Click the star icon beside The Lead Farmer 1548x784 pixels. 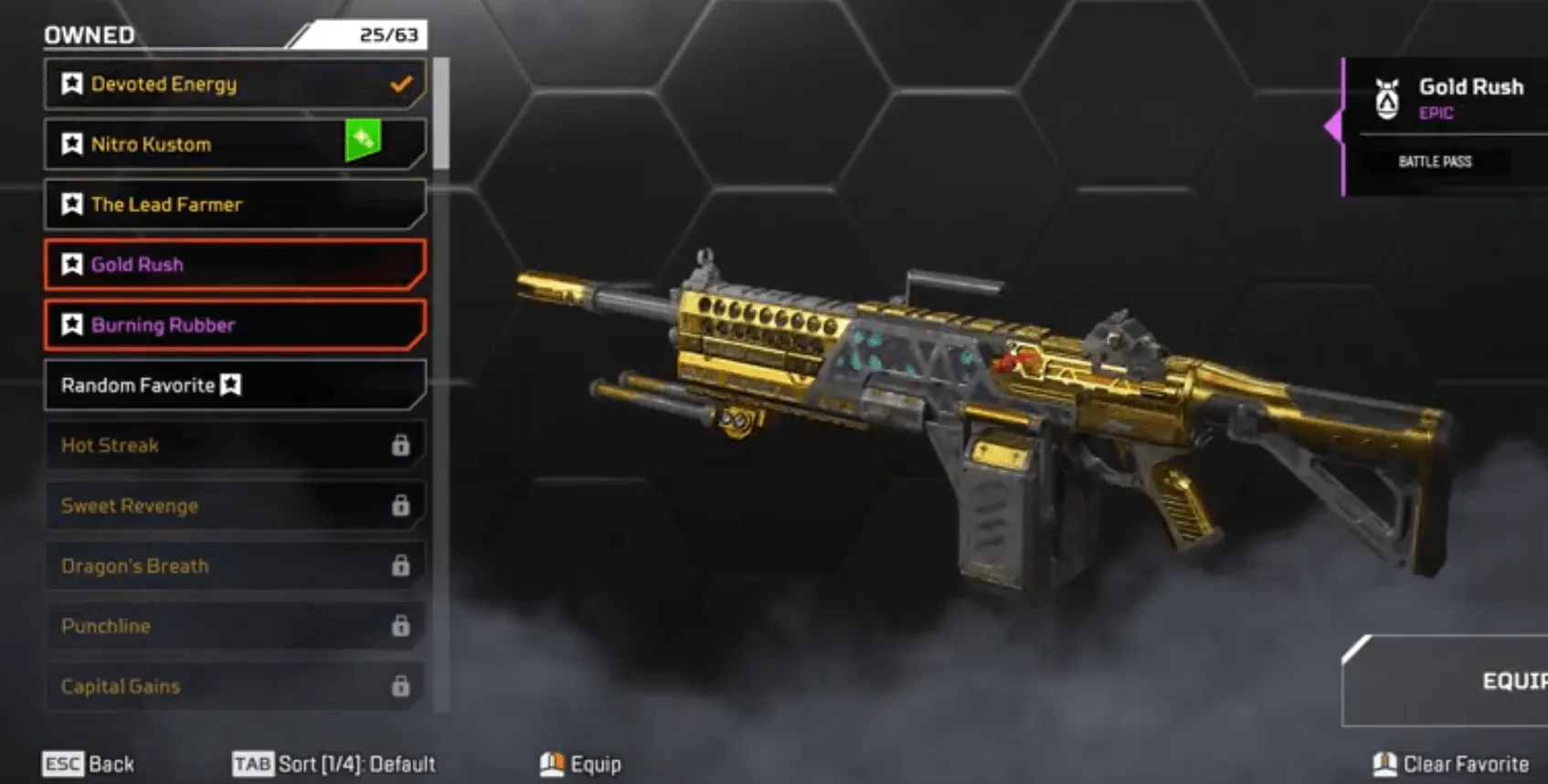(x=72, y=205)
